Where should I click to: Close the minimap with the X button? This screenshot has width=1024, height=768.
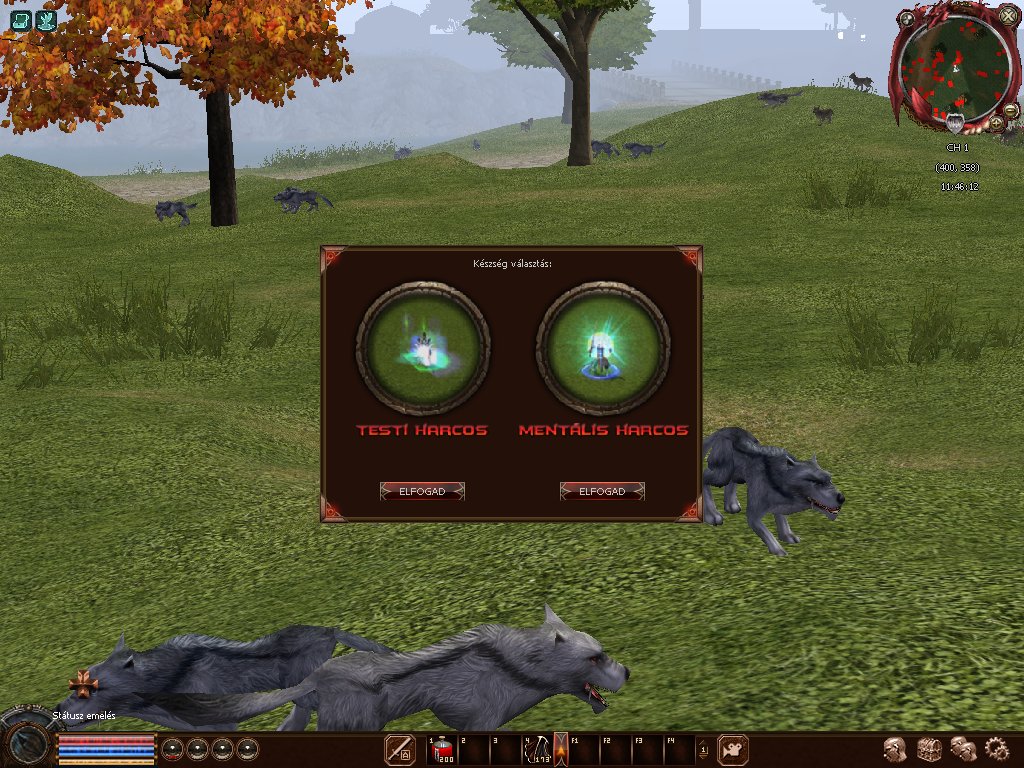click(x=1007, y=16)
